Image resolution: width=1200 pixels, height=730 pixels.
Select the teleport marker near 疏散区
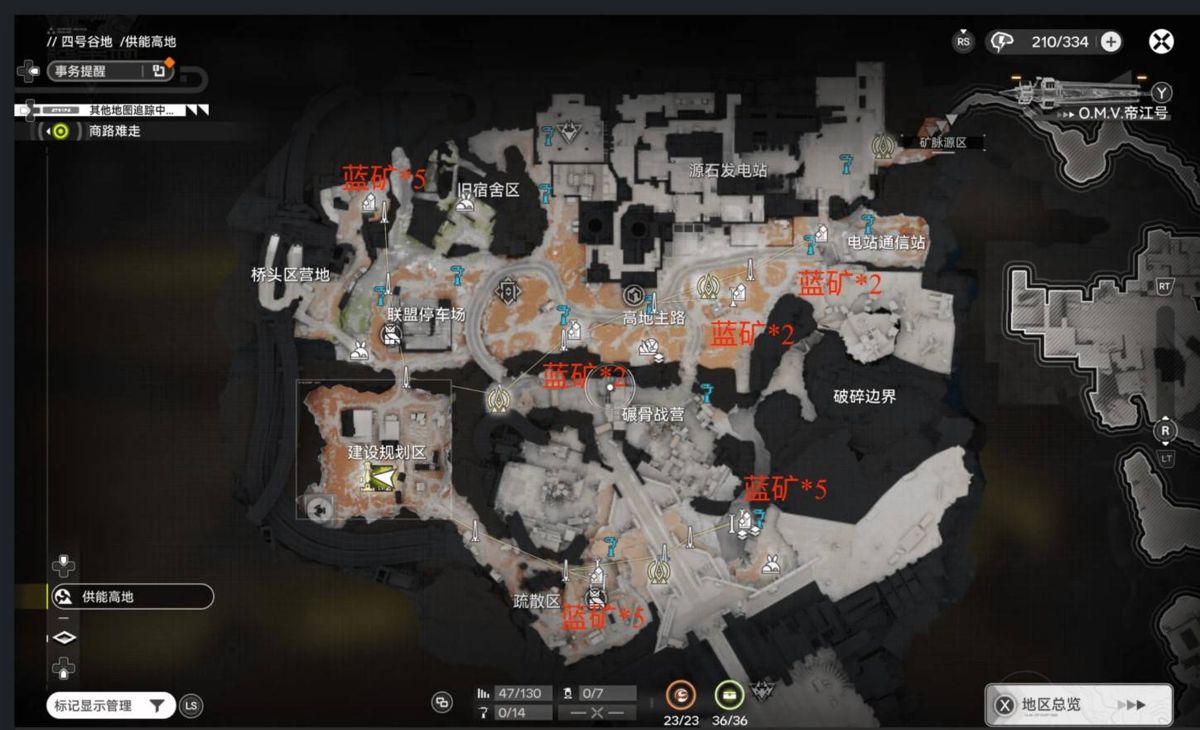coord(658,572)
